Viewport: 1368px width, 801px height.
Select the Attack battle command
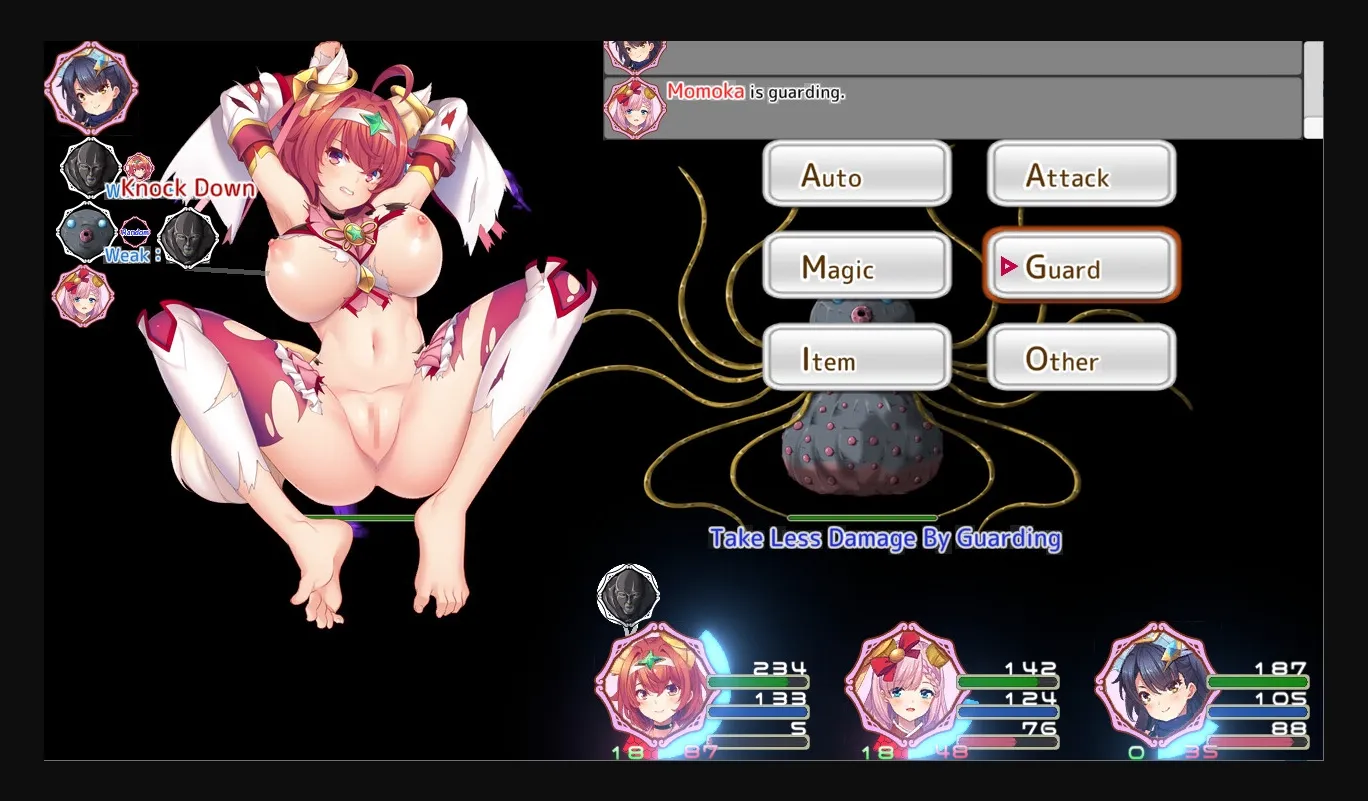coord(1080,175)
